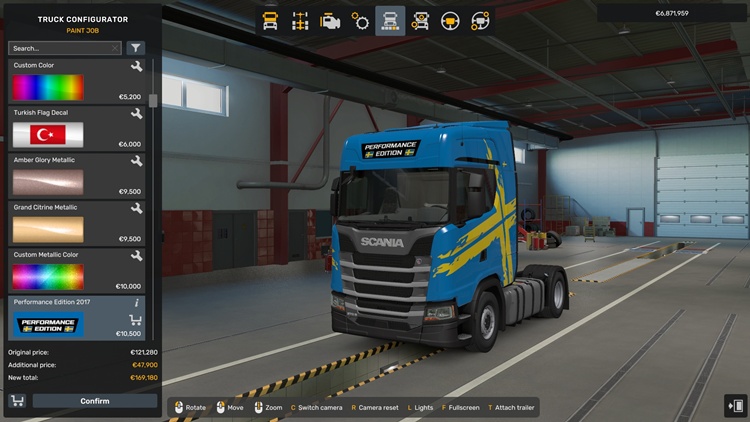Open the chassis configuration tab
Viewport: 750px width, 422px height.
300,20
